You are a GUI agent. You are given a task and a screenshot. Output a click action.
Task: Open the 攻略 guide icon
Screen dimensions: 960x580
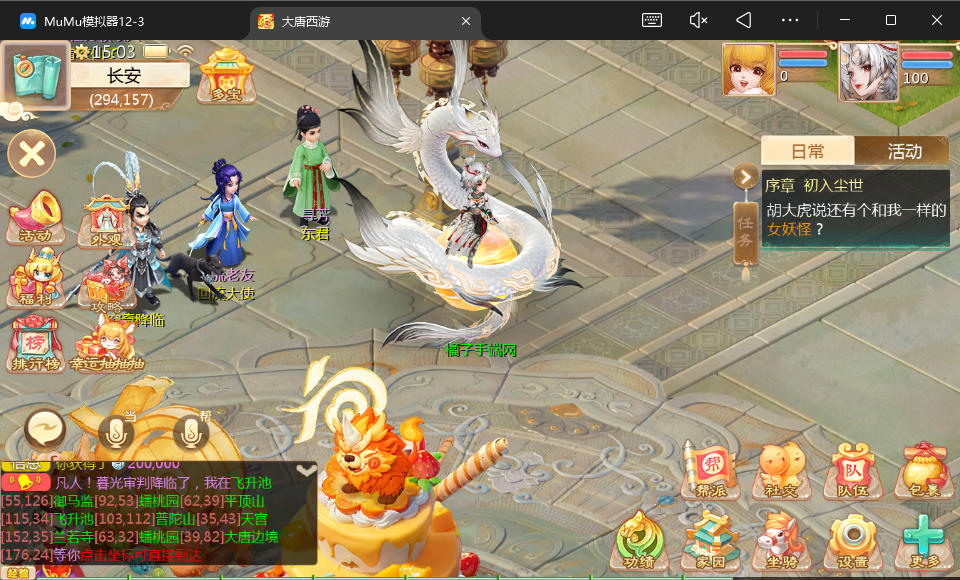point(107,288)
